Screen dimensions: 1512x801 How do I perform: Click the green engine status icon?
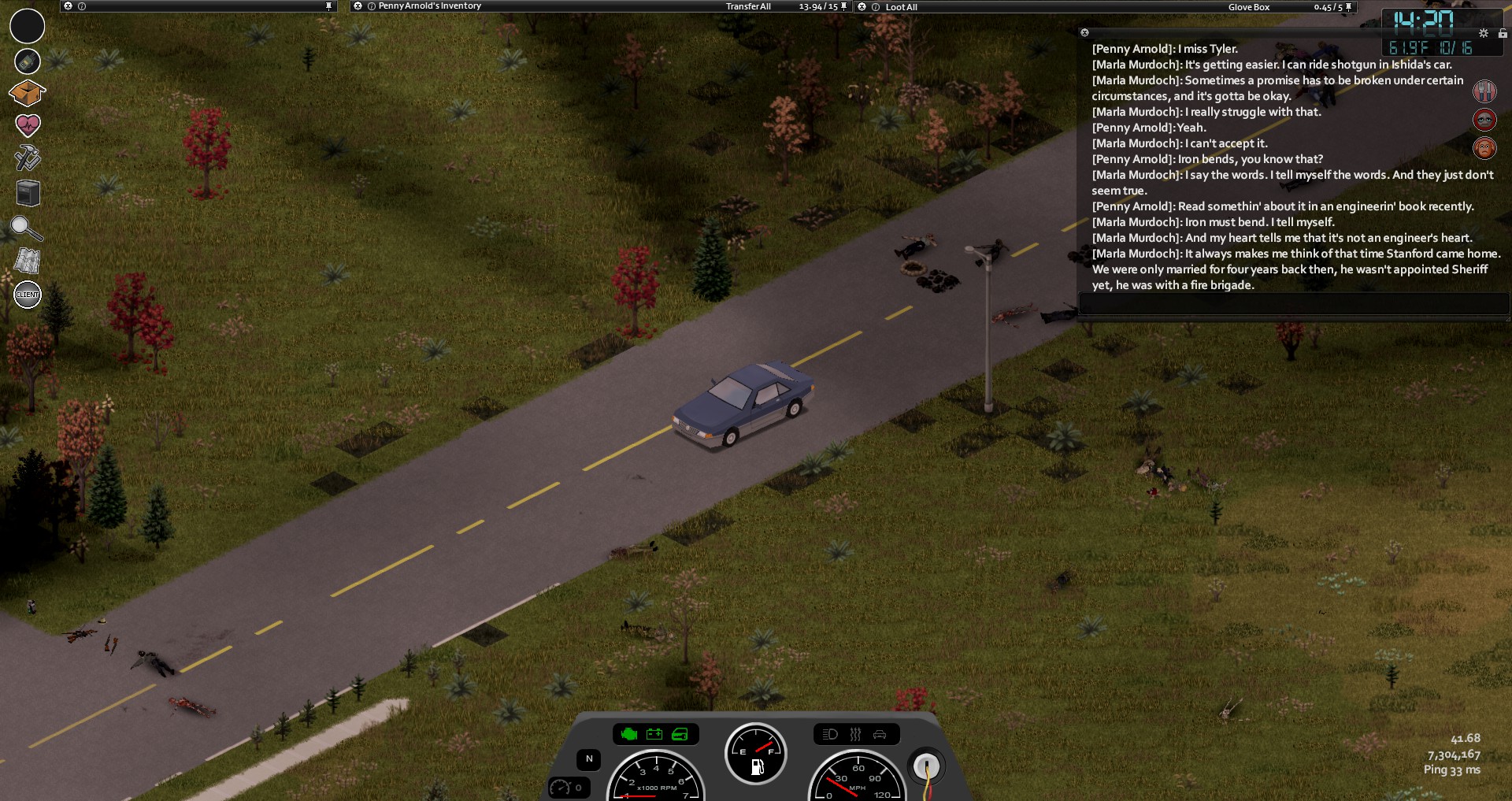pos(628,735)
